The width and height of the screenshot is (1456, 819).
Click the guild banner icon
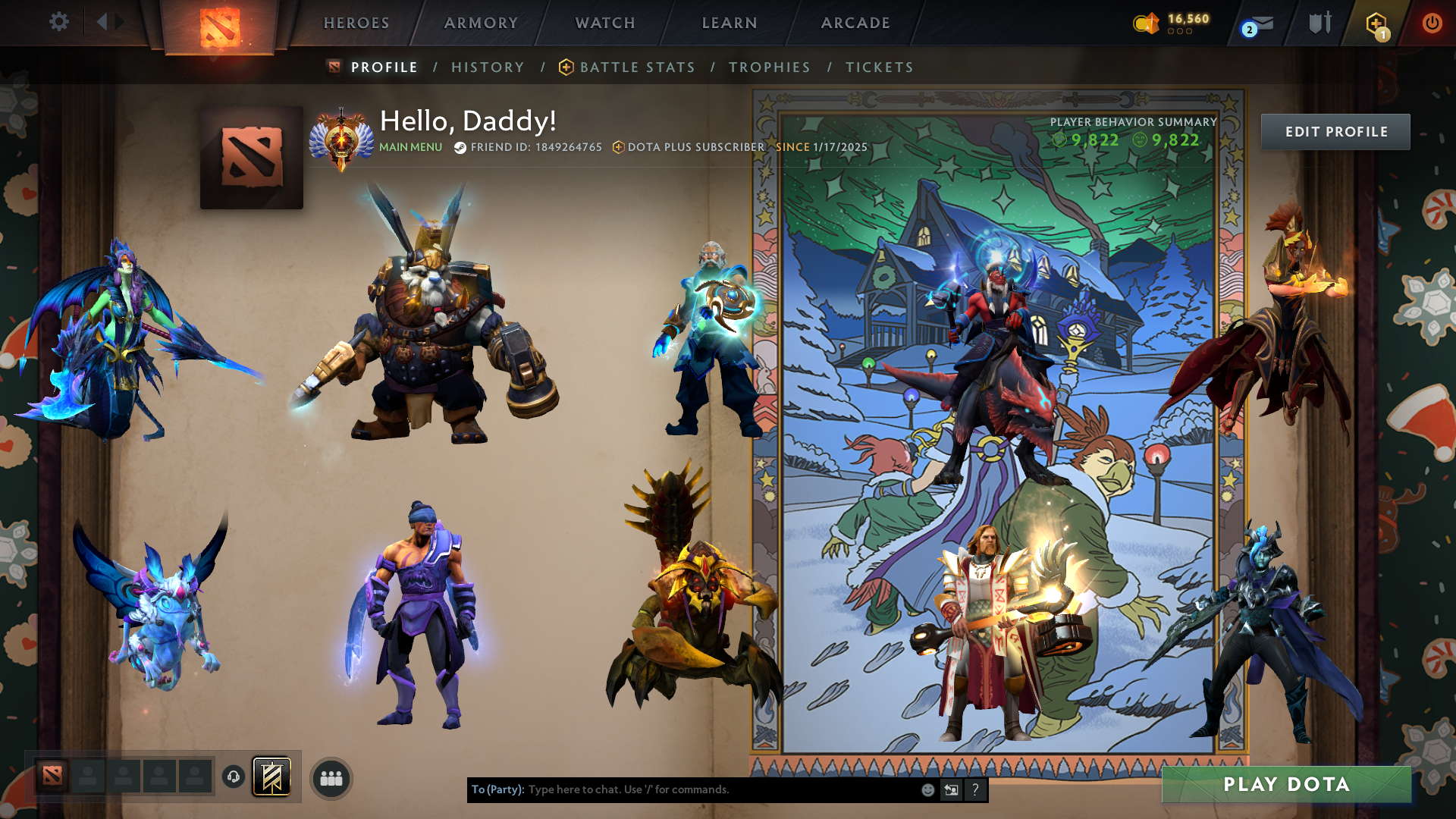pyautogui.click(x=275, y=777)
